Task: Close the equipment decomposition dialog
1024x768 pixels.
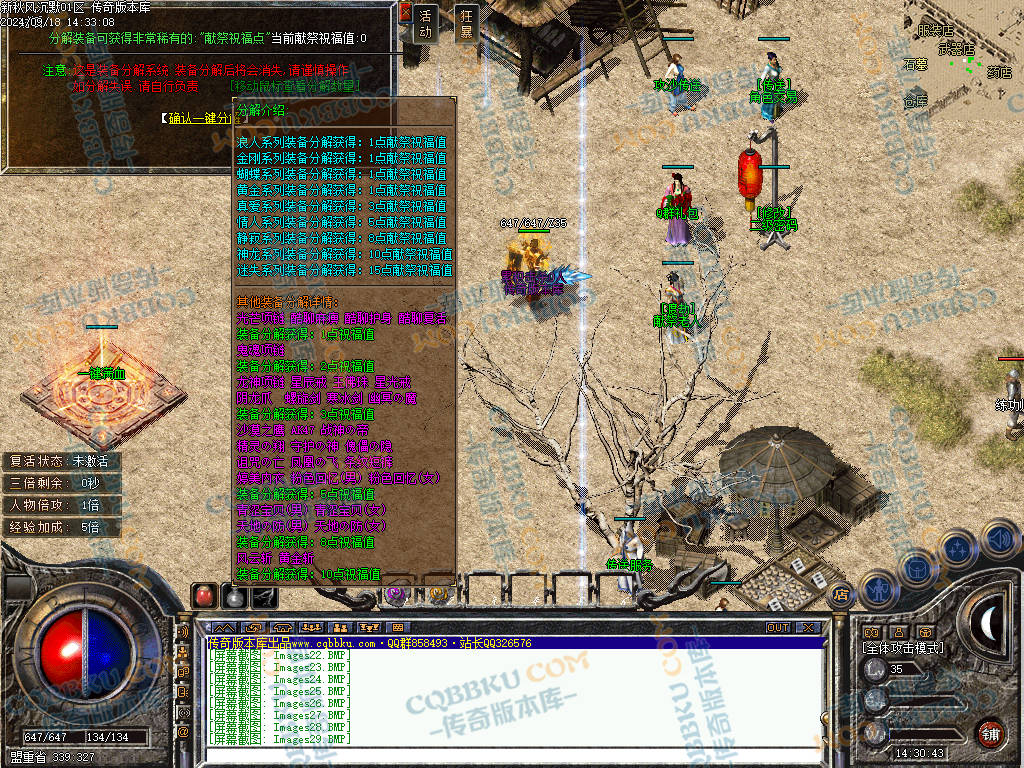Action: coord(405,12)
